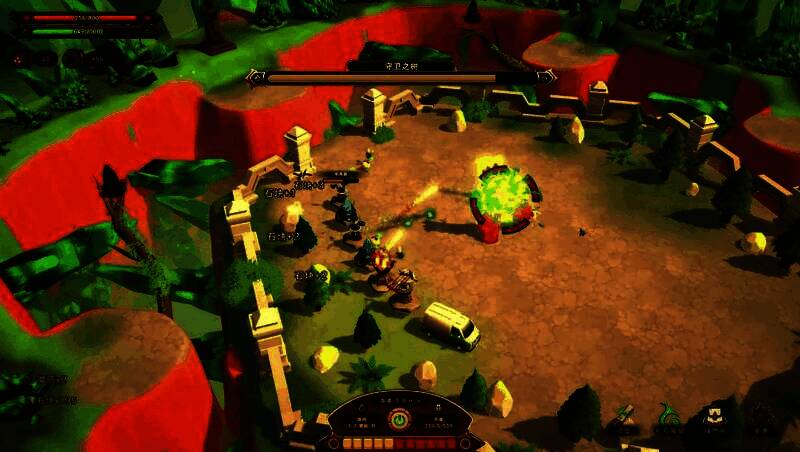Click the green power button on the console
The width and height of the screenshot is (800, 452).
click(x=399, y=421)
